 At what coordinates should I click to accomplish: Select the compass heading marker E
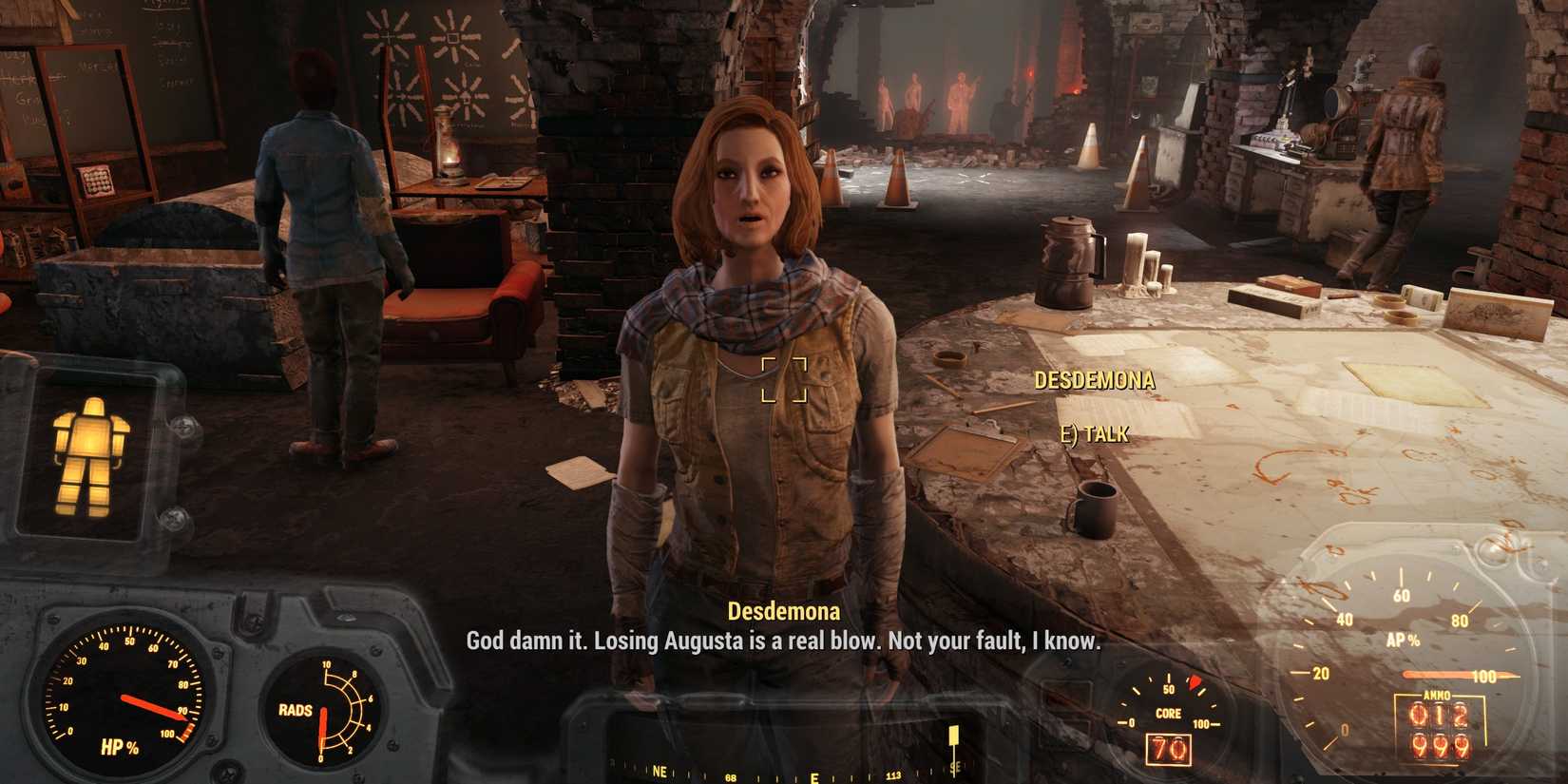[x=813, y=776]
